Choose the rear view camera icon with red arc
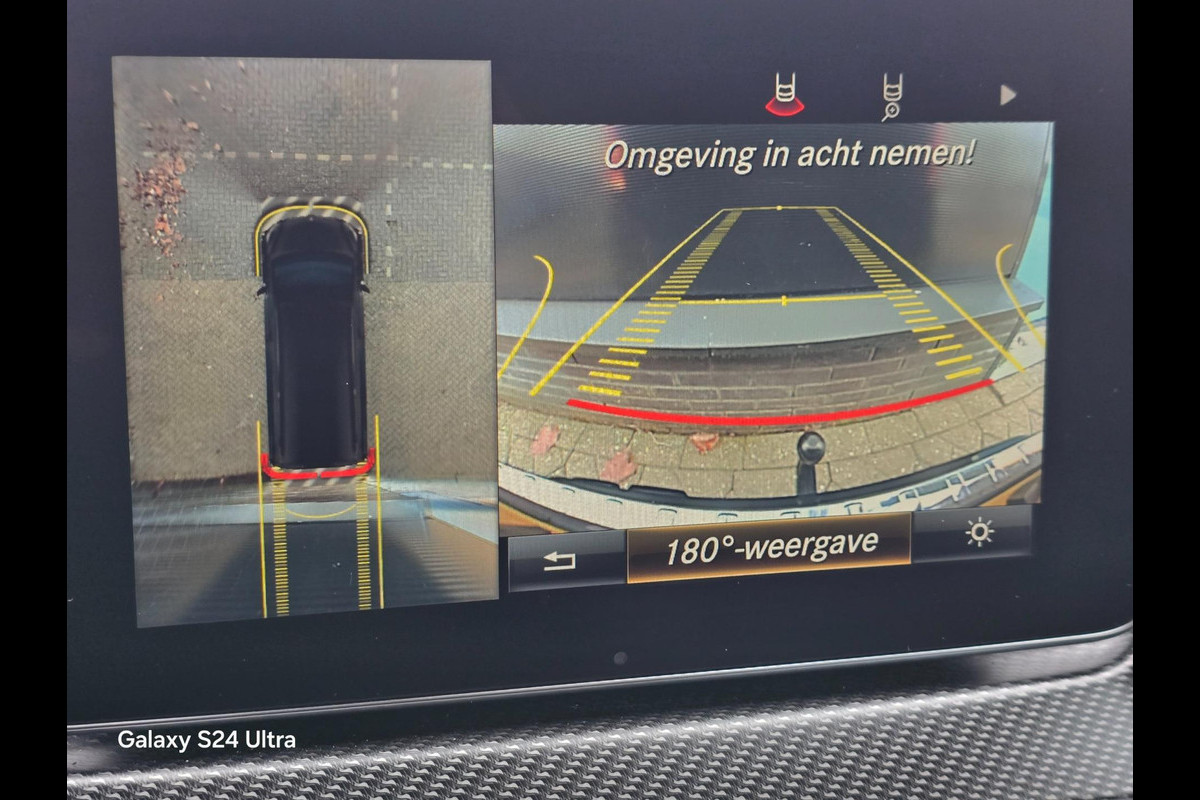1200x800 pixels. (784, 96)
